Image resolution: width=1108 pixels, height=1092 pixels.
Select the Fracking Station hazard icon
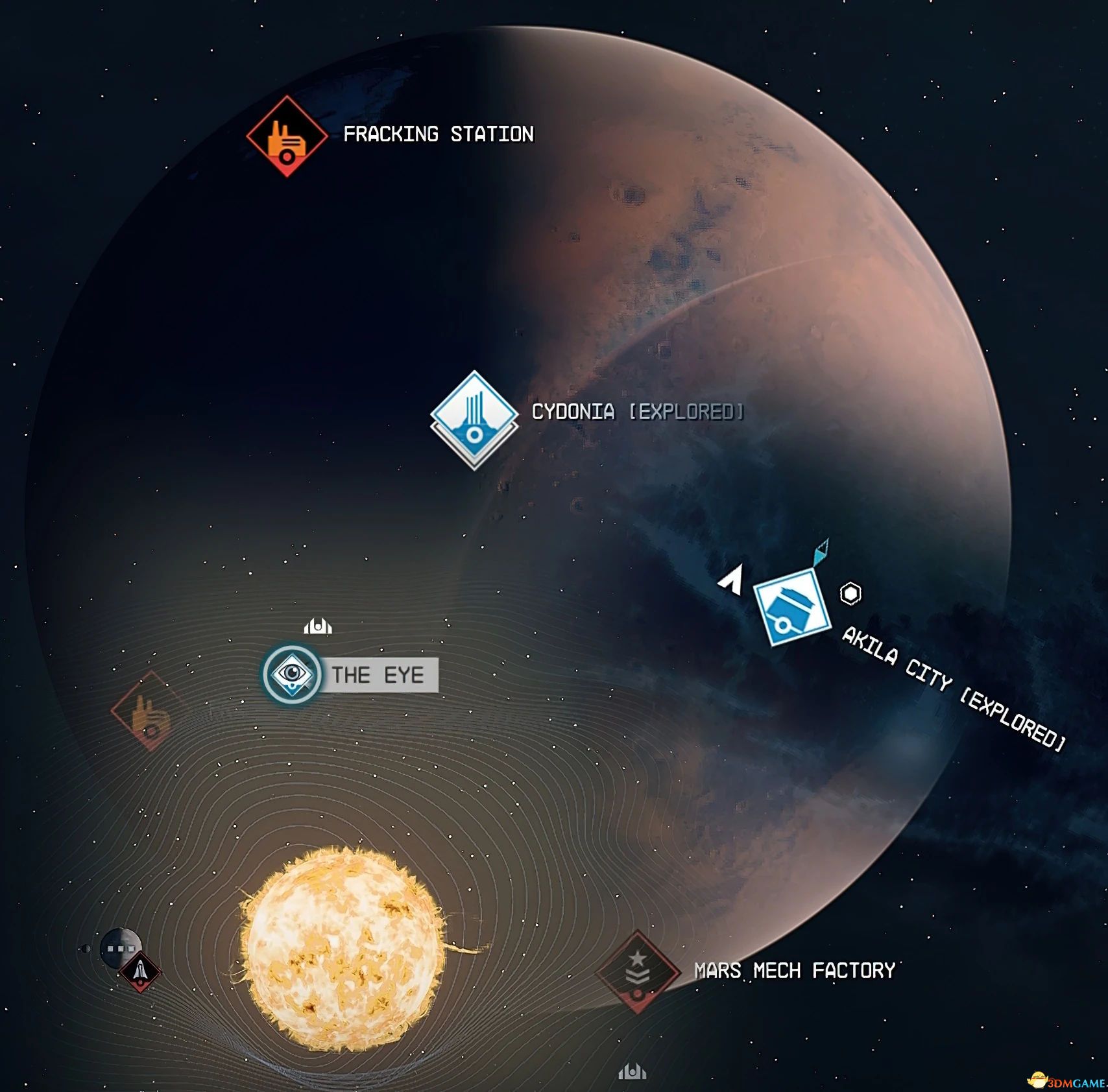pos(287,136)
